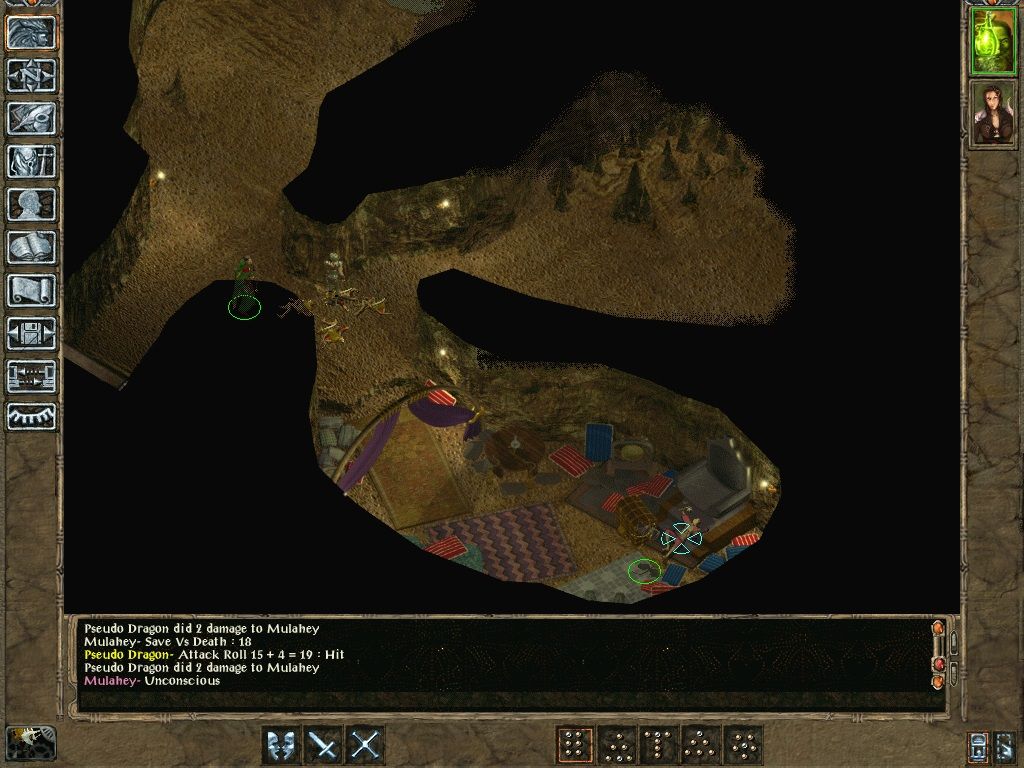Open the options floppy disk button
This screenshot has width=1024, height=768.
(x=31, y=333)
